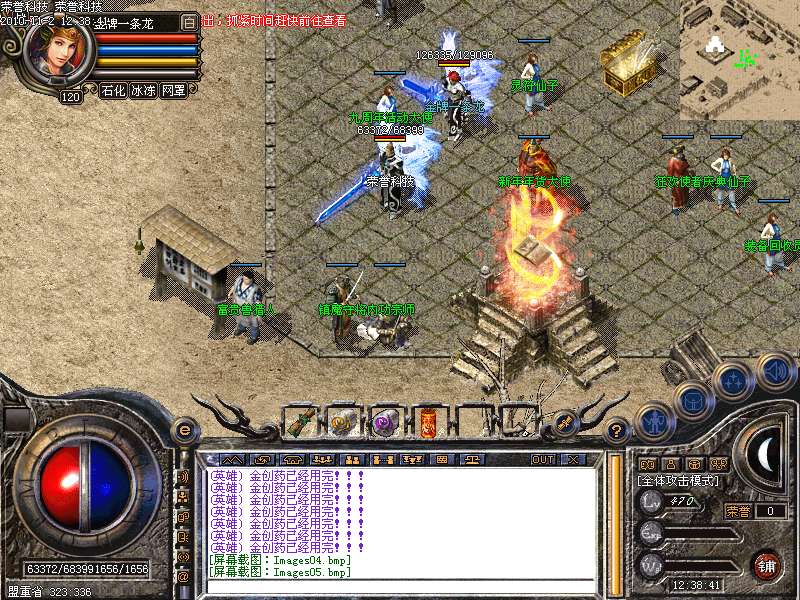
Task: Close with the X button above chat
Action: 573,459
